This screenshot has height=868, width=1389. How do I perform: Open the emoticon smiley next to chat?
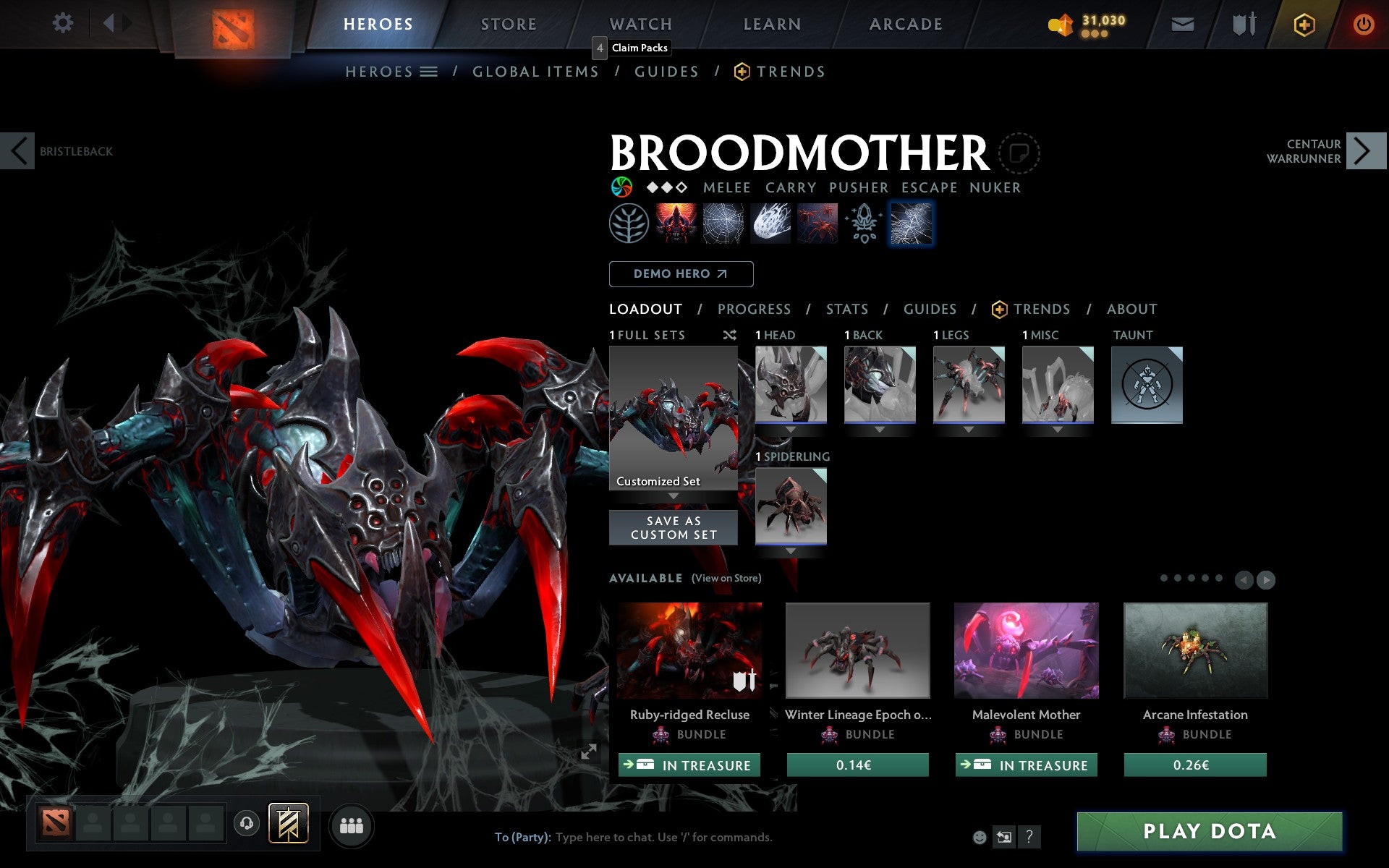980,838
